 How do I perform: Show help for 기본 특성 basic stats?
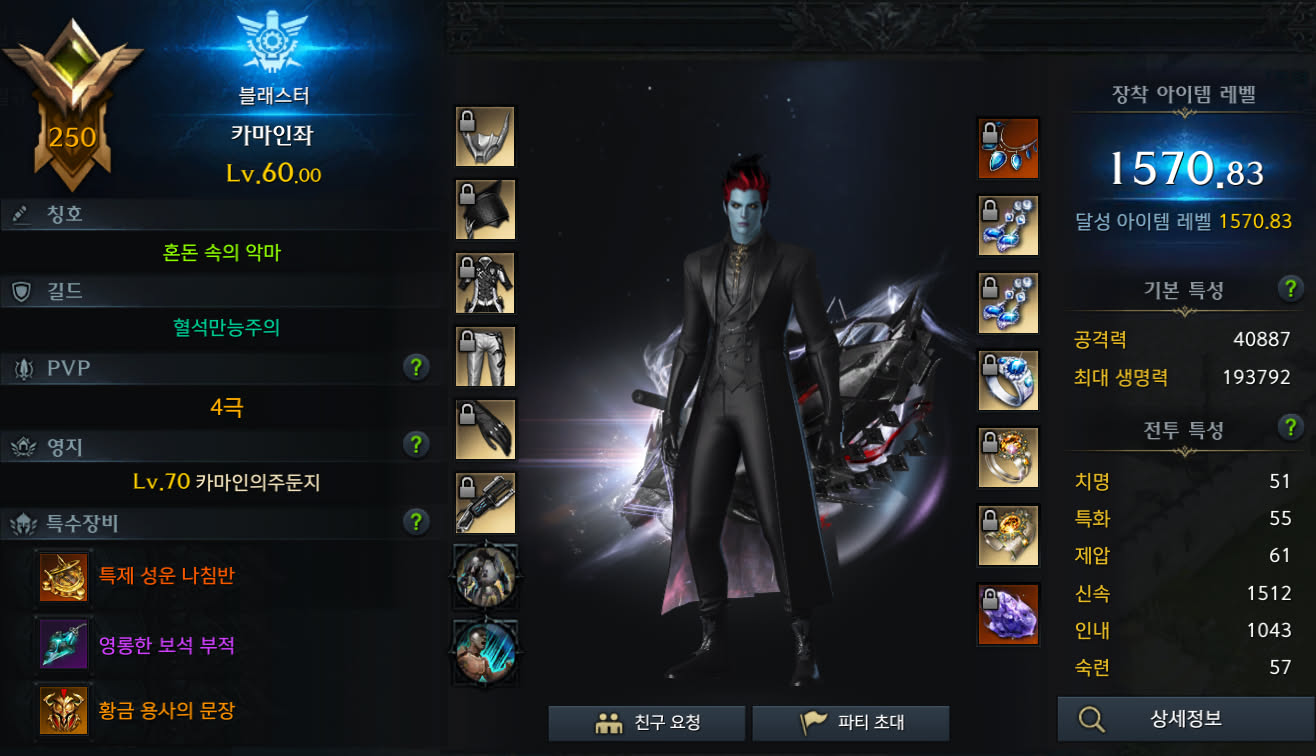pos(1290,289)
